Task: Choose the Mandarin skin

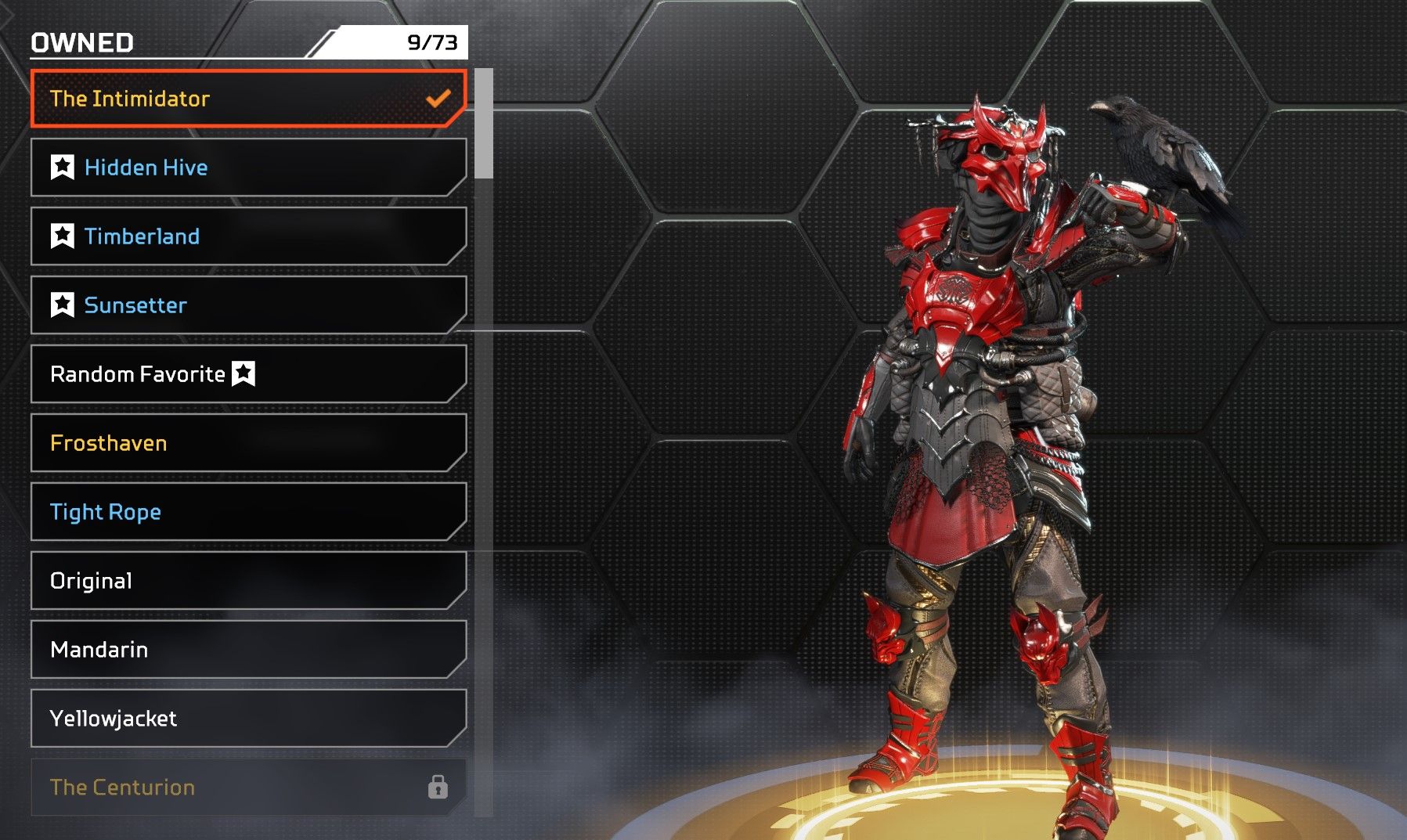Action: click(247, 650)
